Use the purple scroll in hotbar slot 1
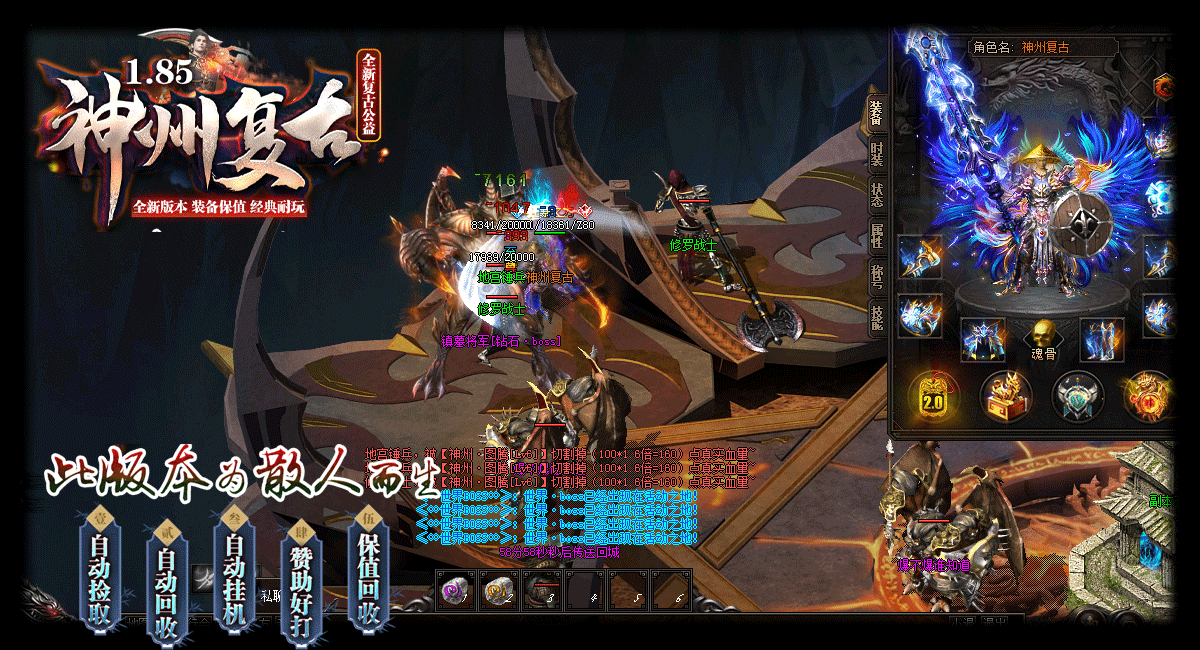The height and width of the screenshot is (650, 1200). point(456,590)
